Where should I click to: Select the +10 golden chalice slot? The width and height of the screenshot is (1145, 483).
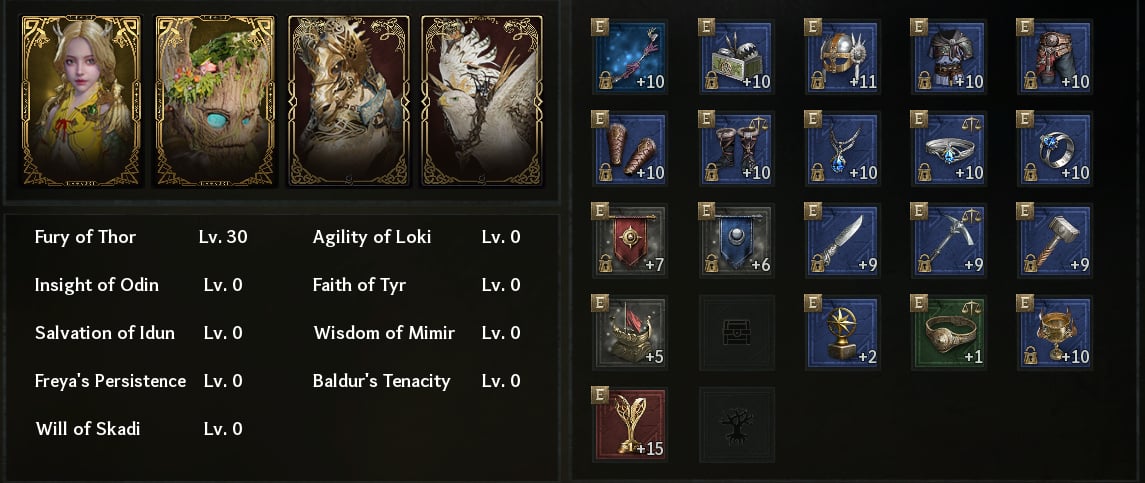pos(1055,332)
